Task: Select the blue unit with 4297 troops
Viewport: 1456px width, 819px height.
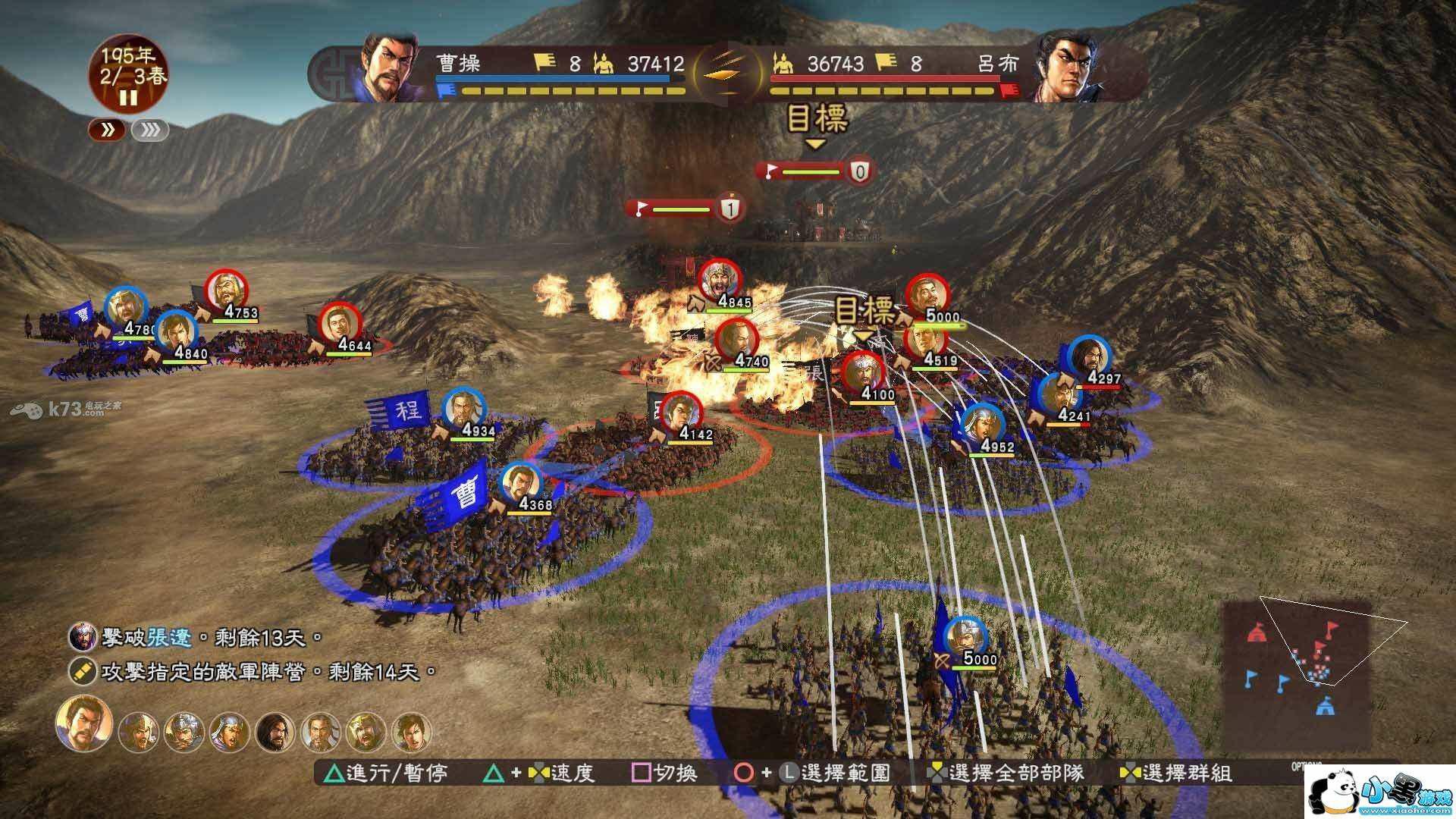Action: click(1090, 356)
